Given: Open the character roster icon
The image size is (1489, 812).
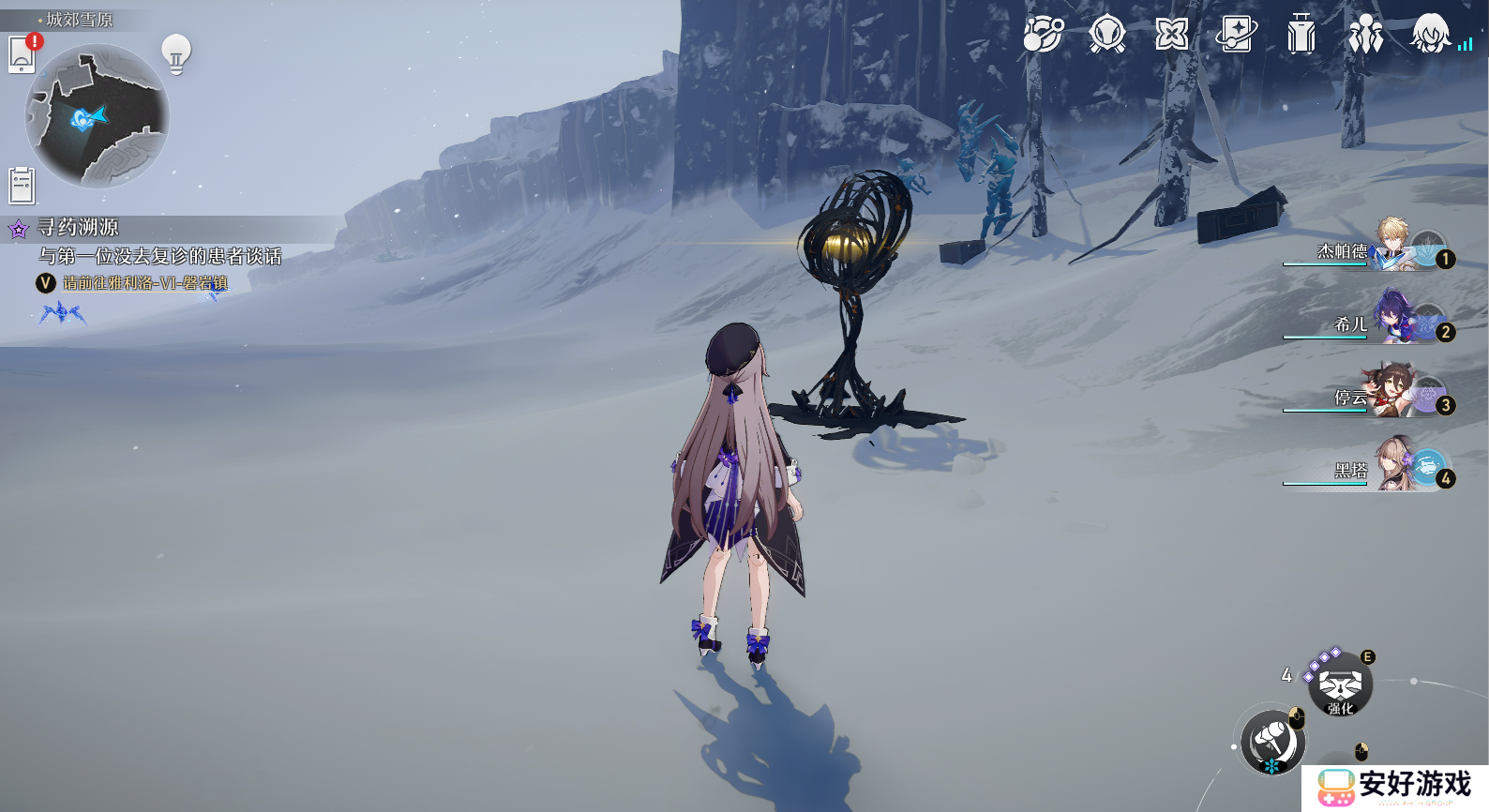Looking at the screenshot, I should pyautogui.click(x=1365, y=36).
